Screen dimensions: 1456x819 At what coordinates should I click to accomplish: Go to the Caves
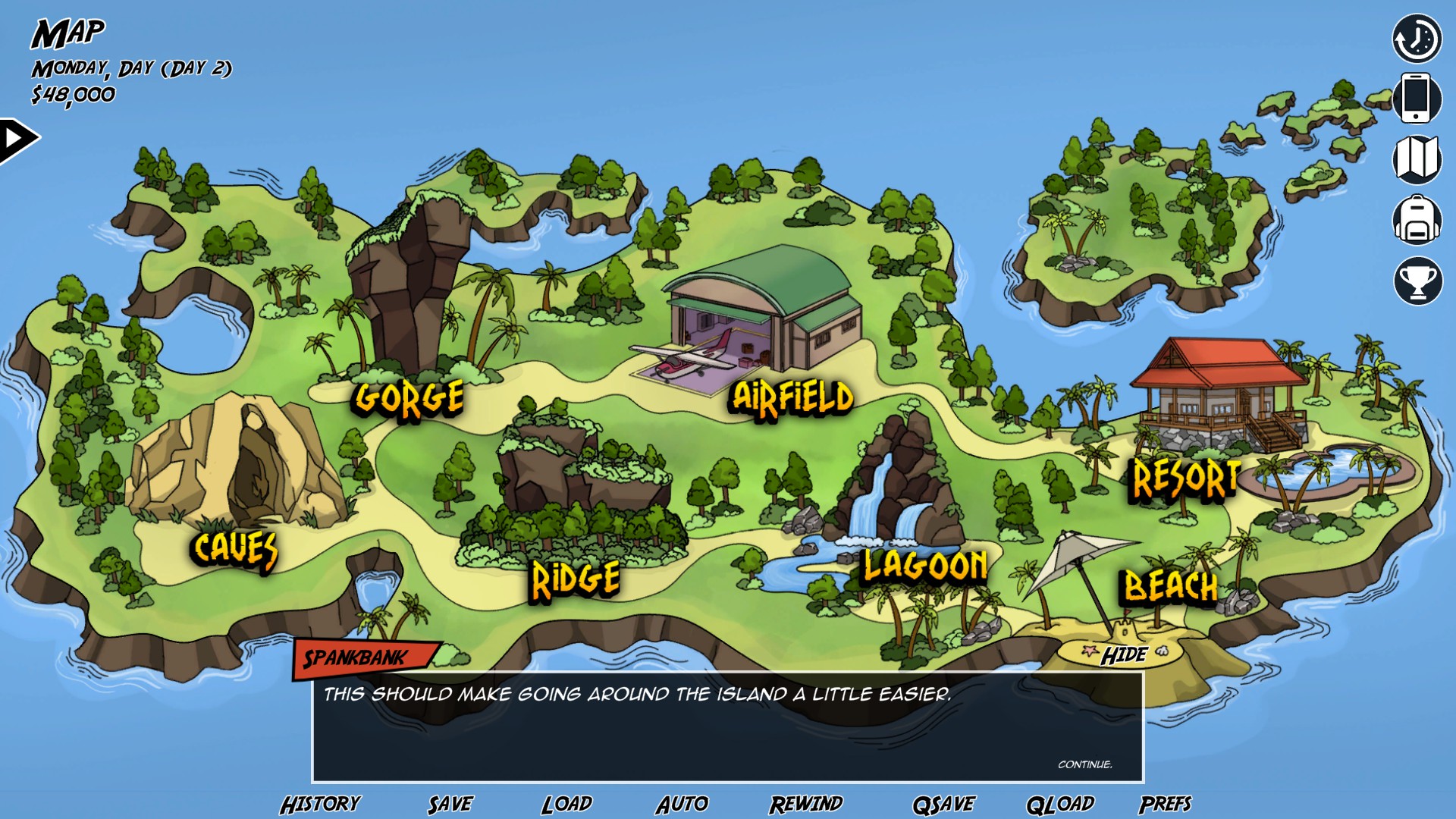point(235,548)
